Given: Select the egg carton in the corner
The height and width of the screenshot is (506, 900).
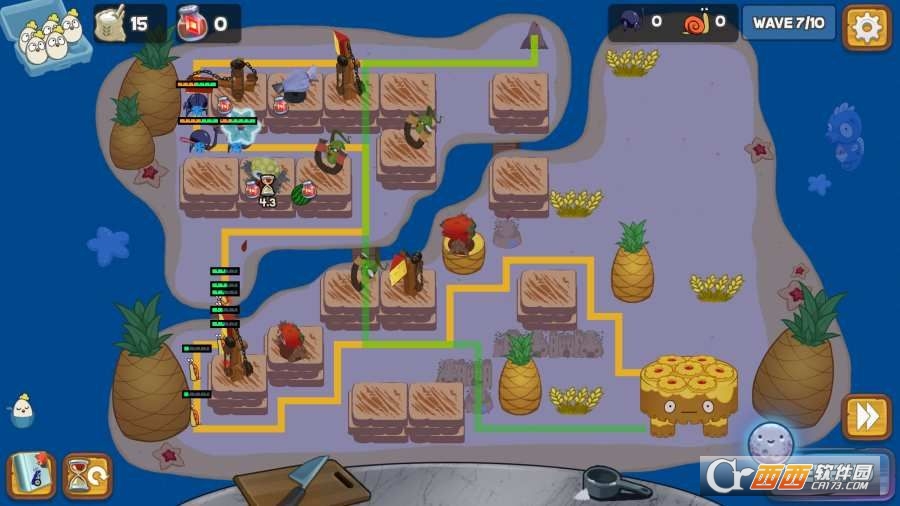Looking at the screenshot, I should pyautogui.click(x=44, y=32).
